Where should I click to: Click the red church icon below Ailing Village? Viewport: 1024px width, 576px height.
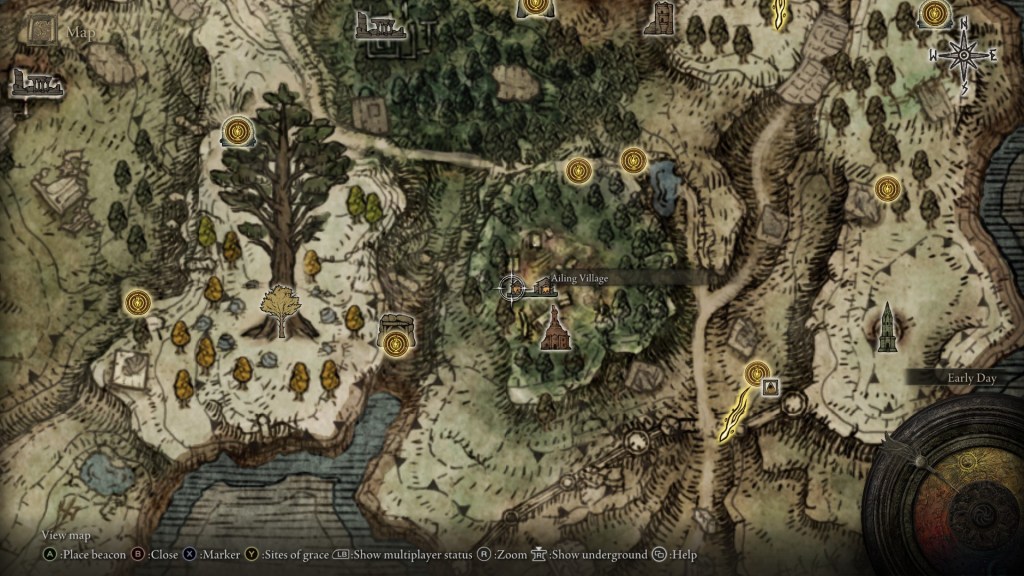point(553,329)
